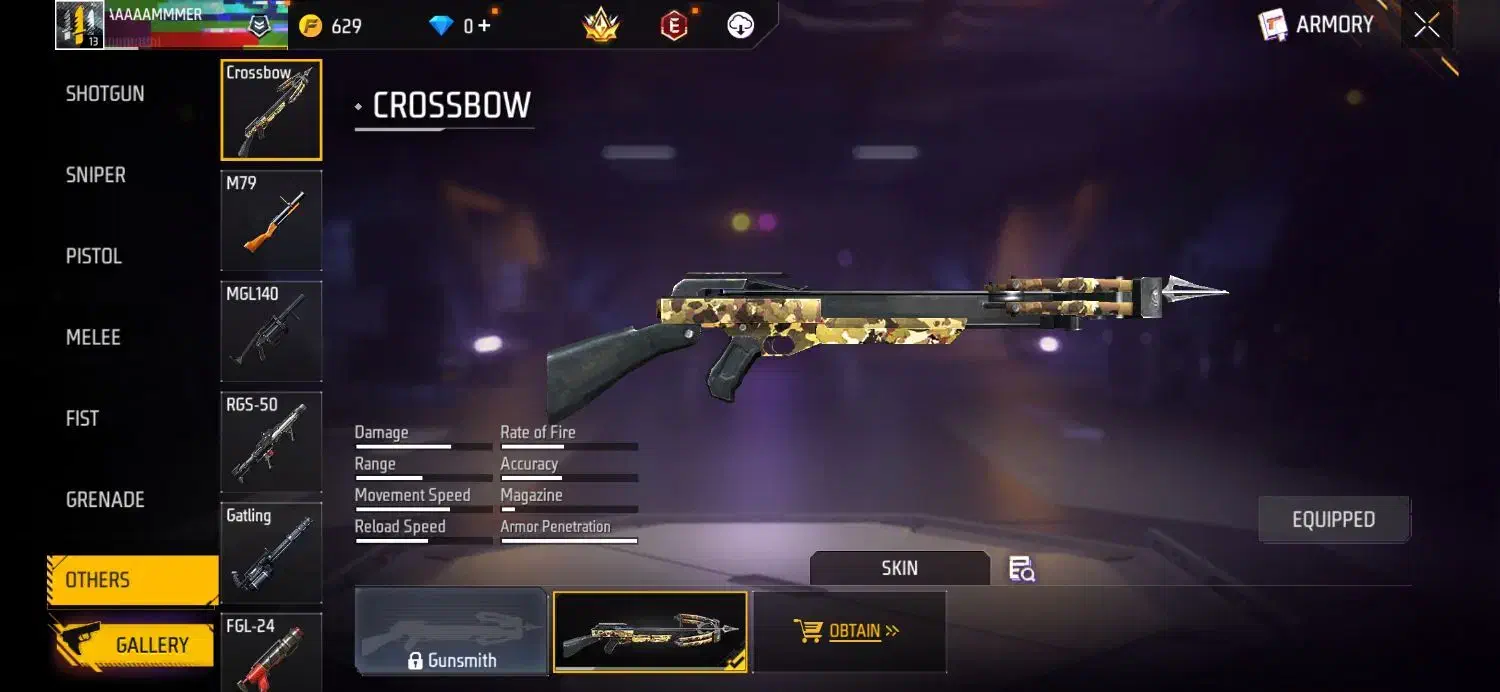The image size is (1500, 692).
Task: Pick the FGL-24 weapon entry
Action: click(271, 652)
